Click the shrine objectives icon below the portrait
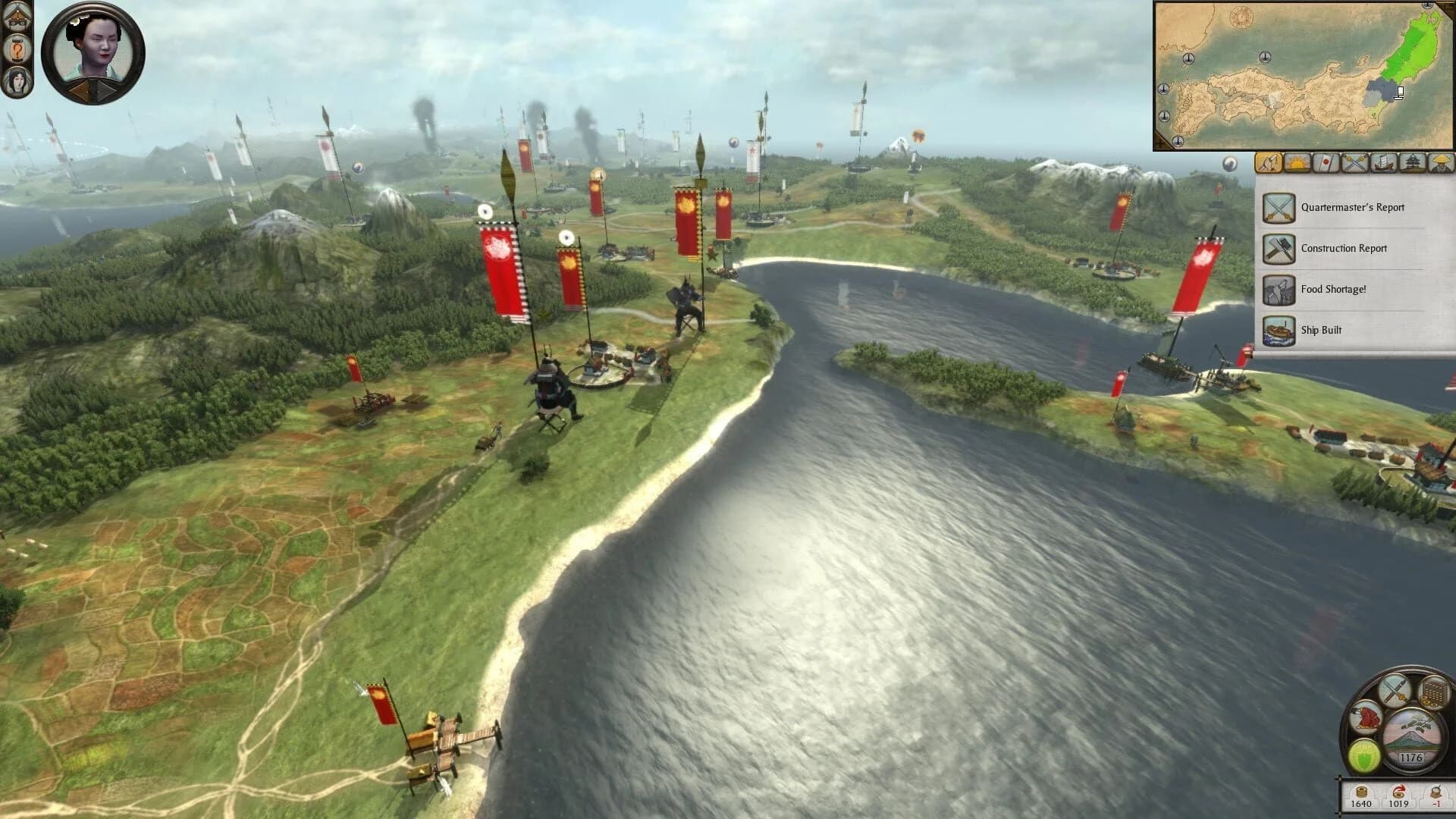 (x=16, y=18)
